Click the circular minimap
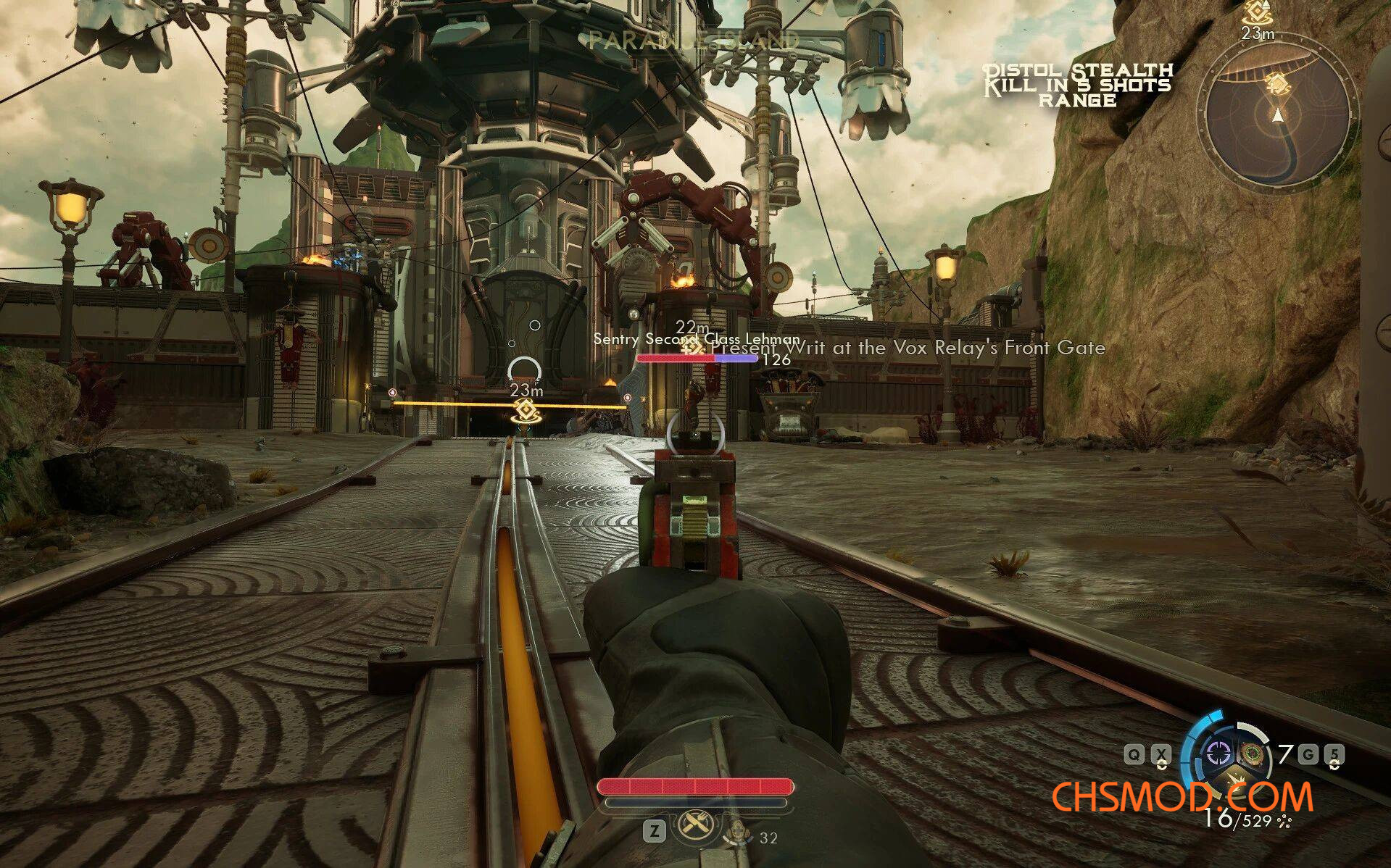 pos(1276,120)
